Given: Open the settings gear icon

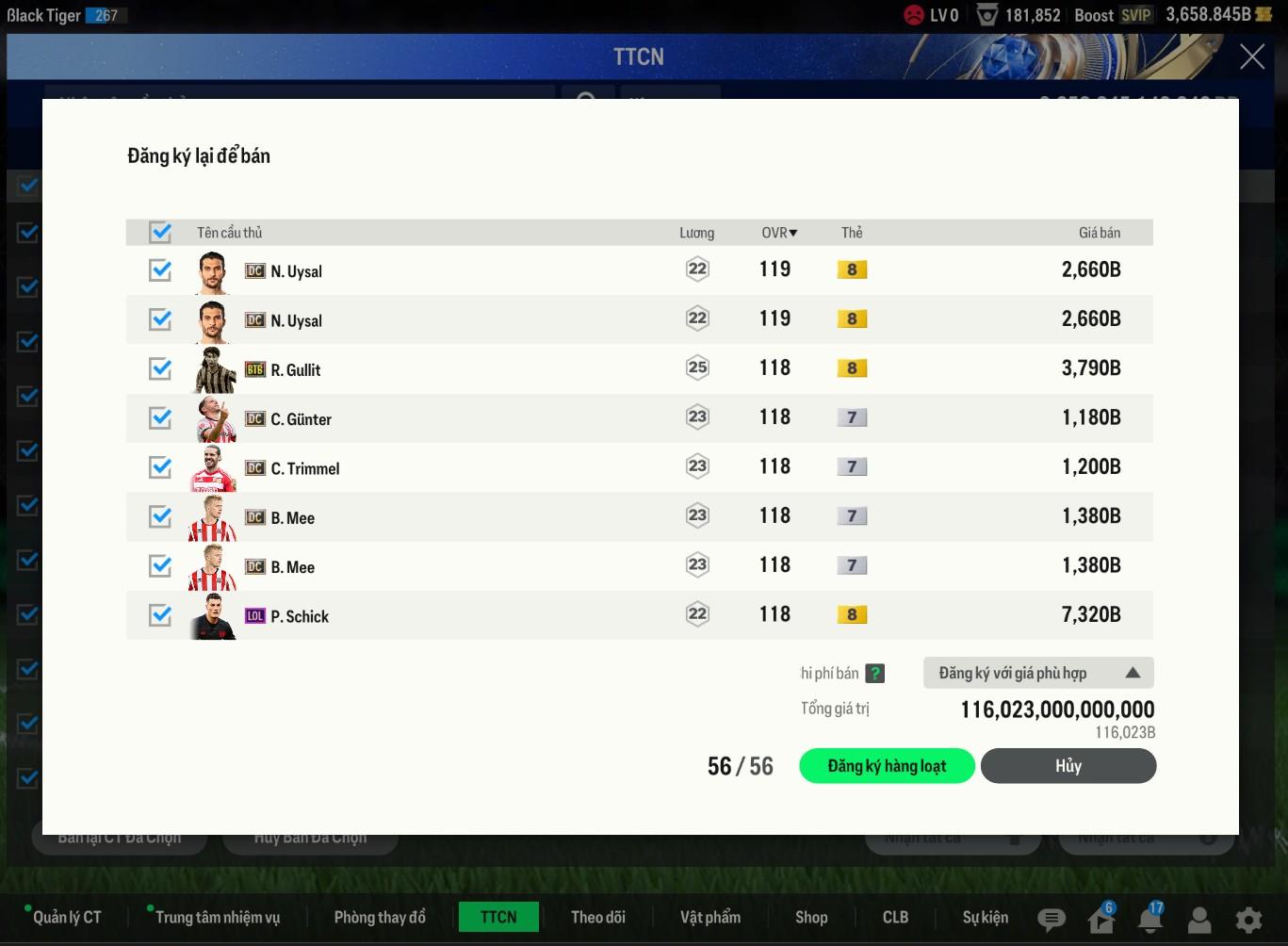Looking at the screenshot, I should (x=1248, y=920).
